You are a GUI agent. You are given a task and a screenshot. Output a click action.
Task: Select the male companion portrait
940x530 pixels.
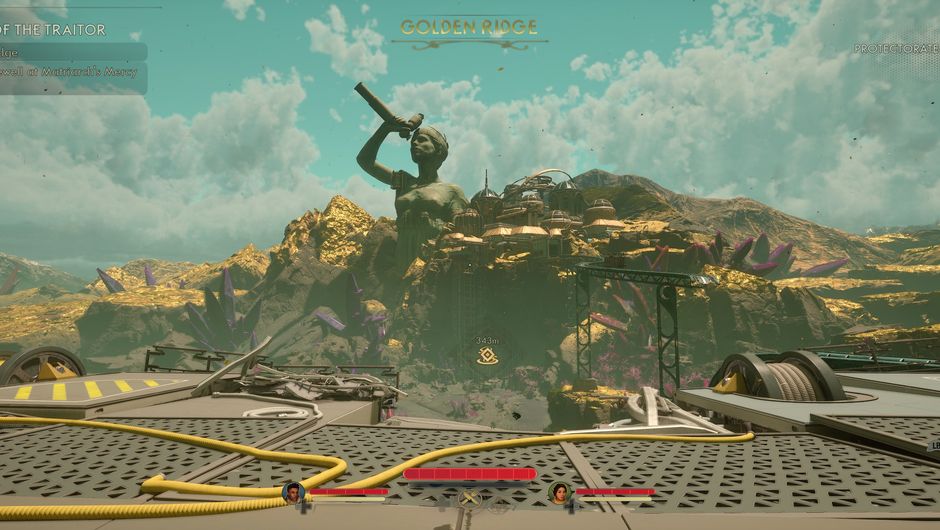point(293,491)
